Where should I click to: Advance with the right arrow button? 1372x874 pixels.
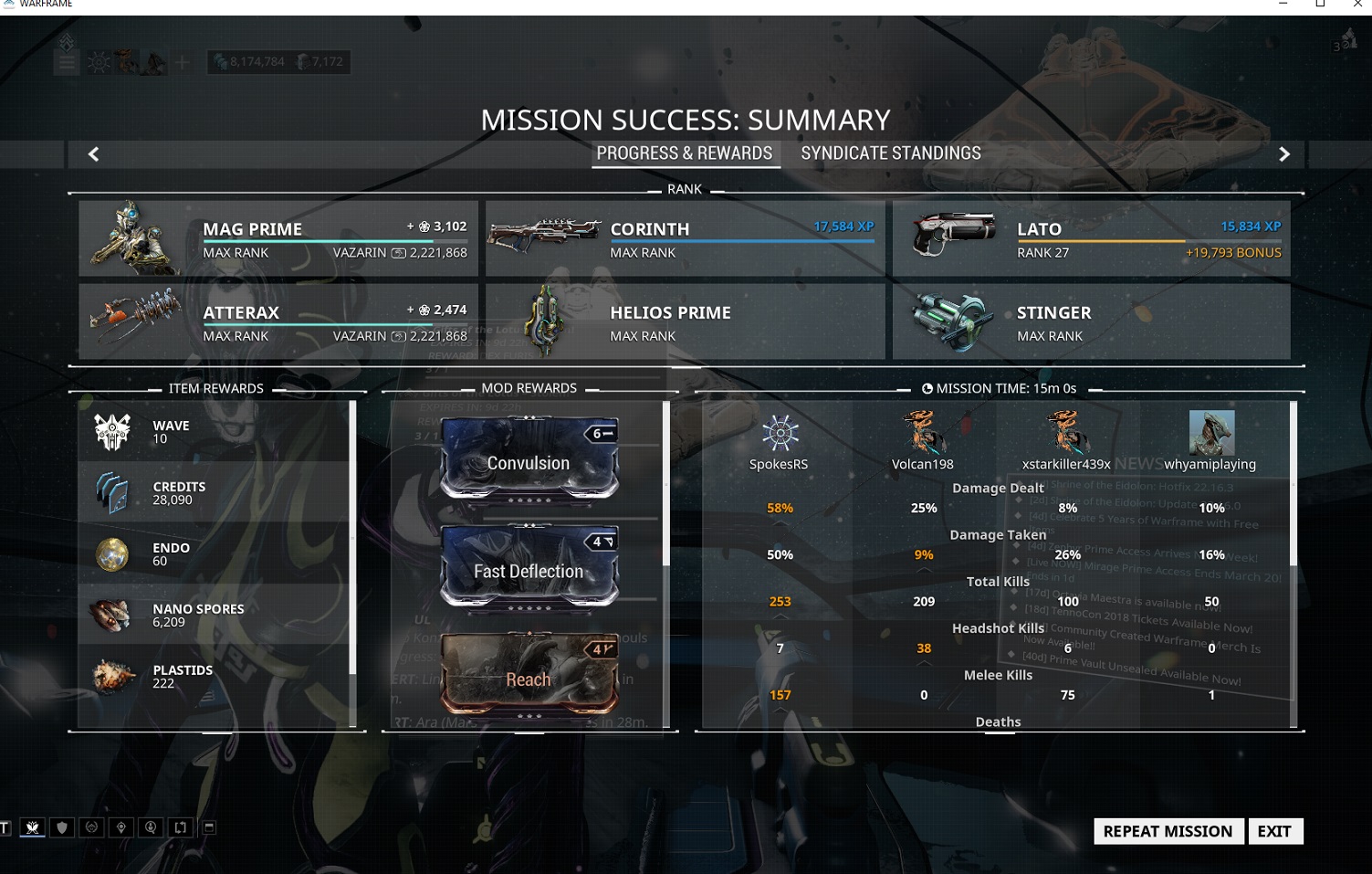coord(1283,154)
